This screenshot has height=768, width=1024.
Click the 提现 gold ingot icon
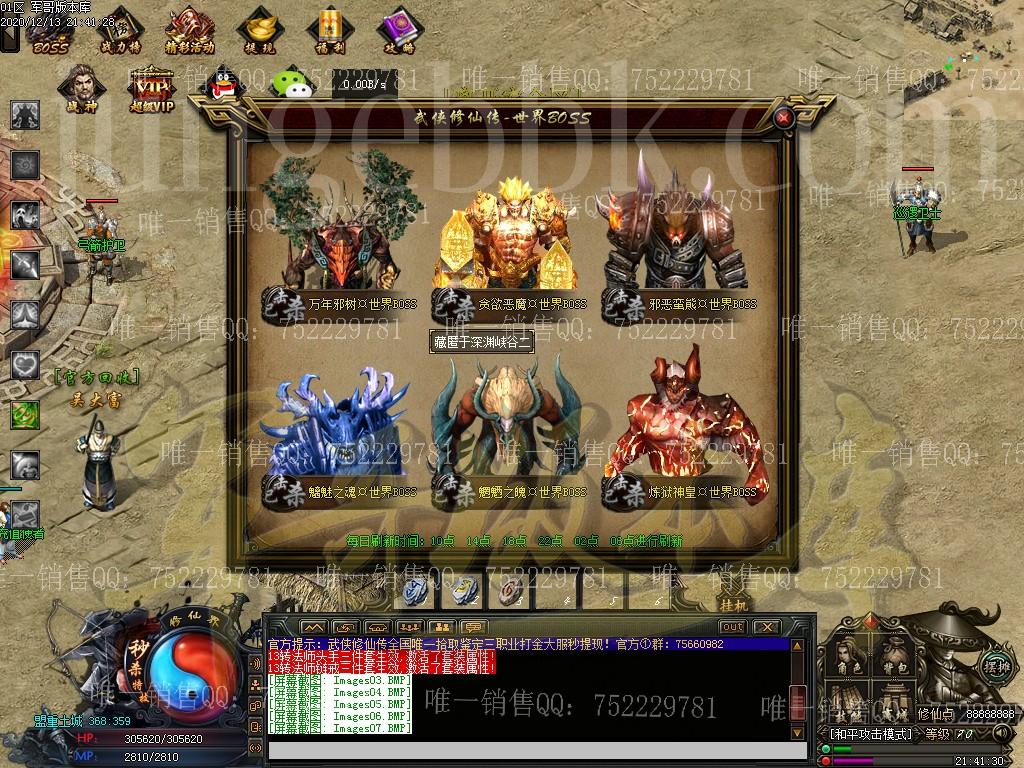260,30
